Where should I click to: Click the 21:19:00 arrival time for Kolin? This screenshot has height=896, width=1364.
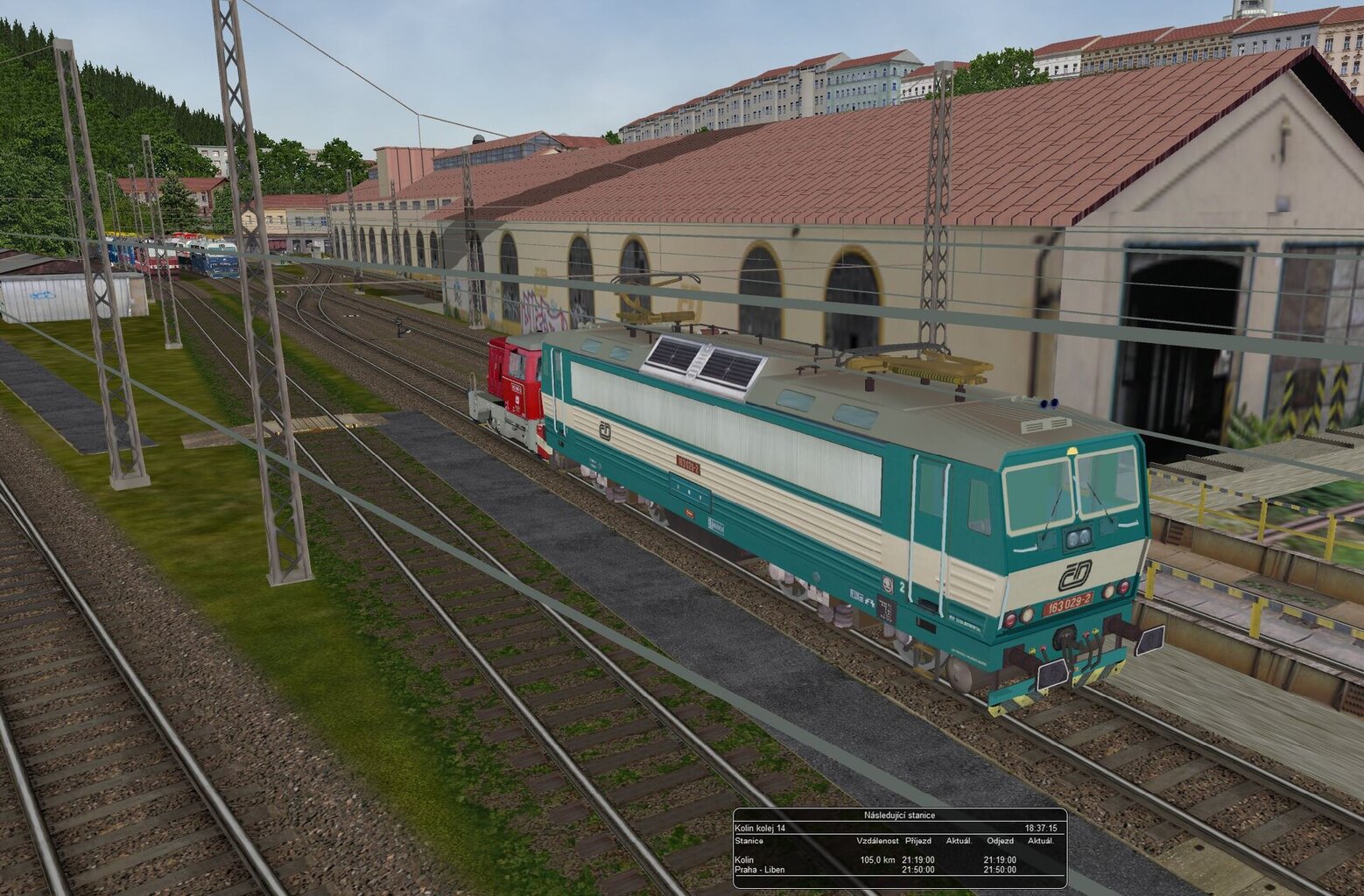pyautogui.click(x=918, y=860)
